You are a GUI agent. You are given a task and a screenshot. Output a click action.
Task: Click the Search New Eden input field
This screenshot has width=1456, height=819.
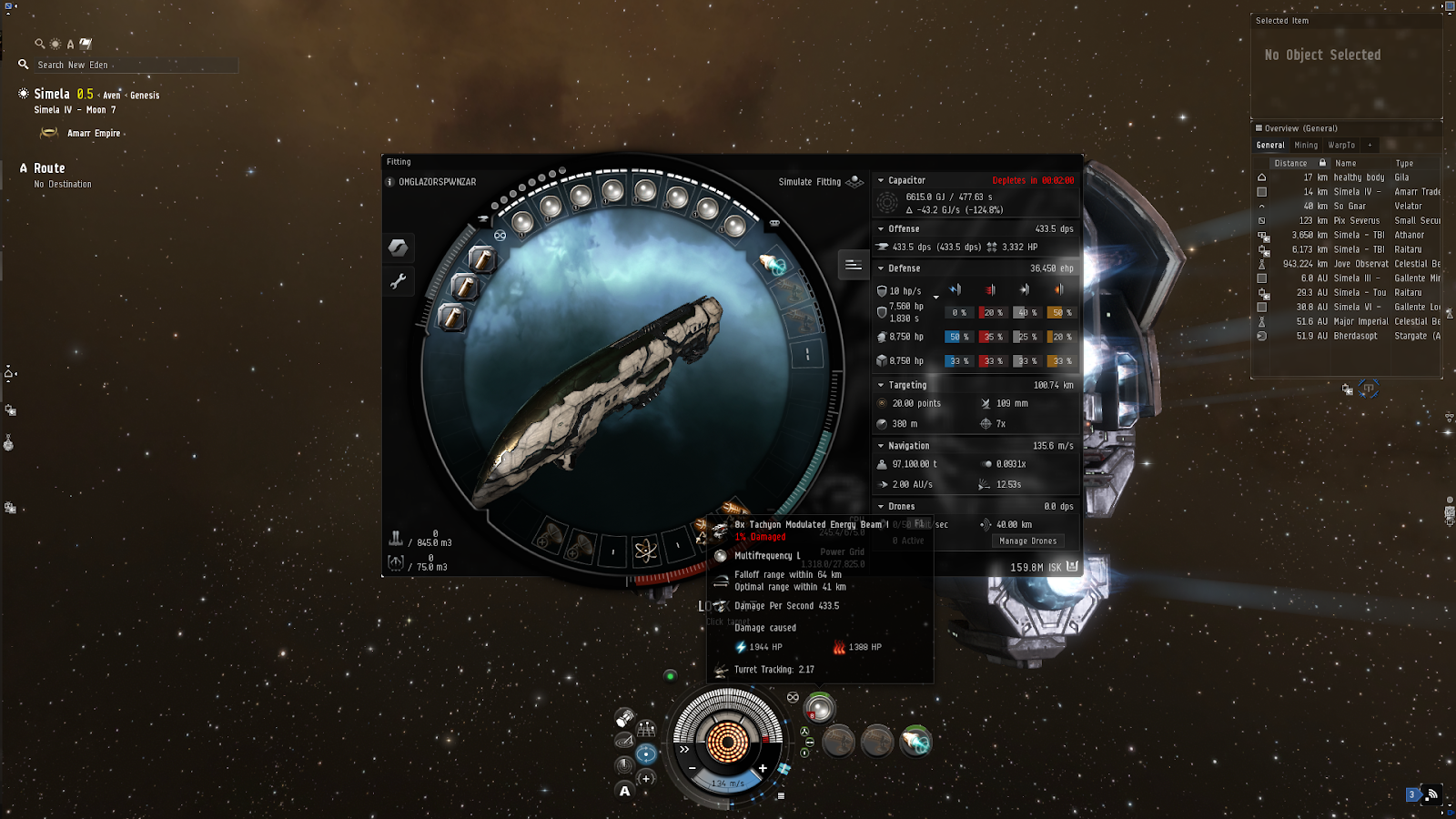[x=136, y=65]
